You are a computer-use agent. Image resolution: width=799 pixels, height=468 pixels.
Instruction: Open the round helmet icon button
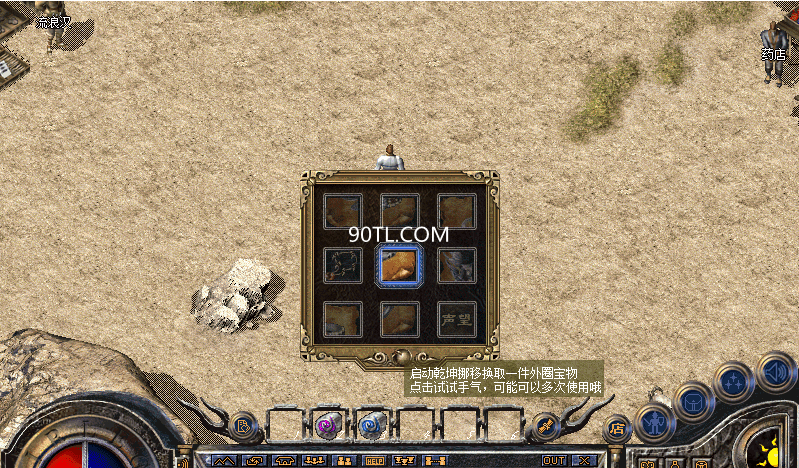tap(693, 402)
